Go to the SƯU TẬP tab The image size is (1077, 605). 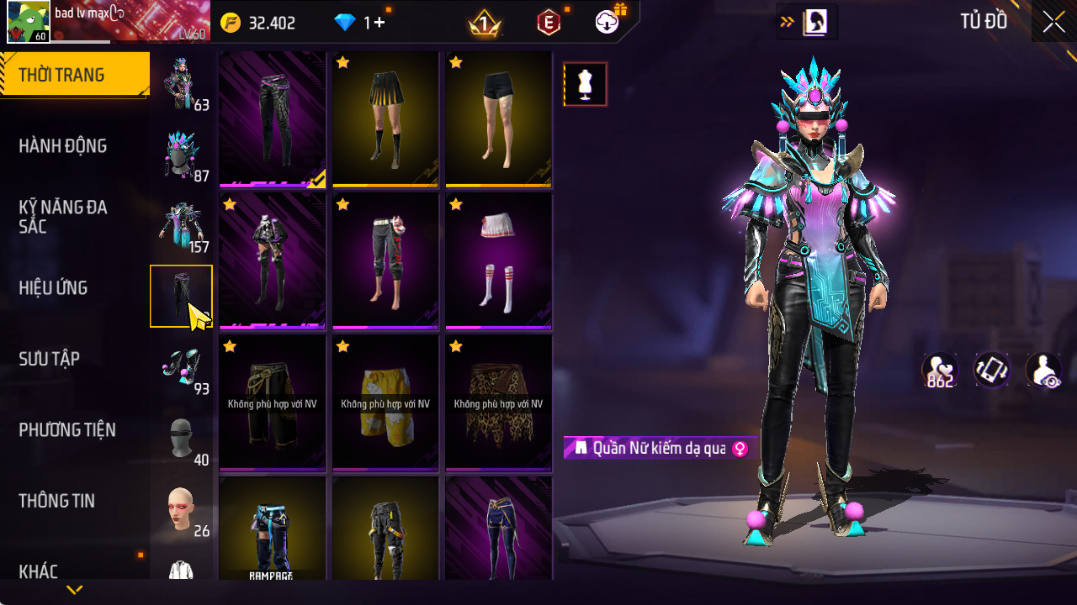(x=49, y=359)
